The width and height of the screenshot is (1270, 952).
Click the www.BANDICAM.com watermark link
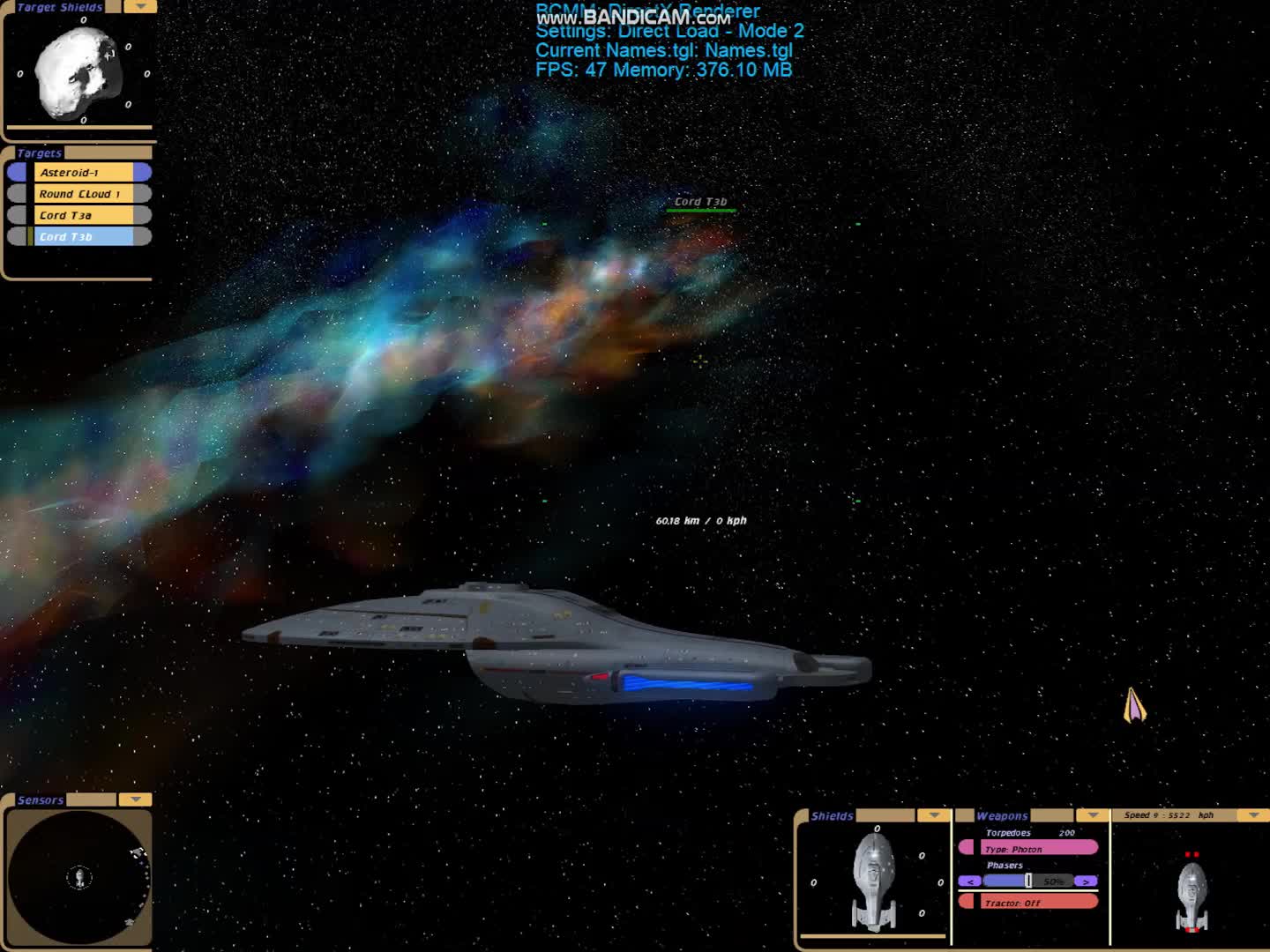click(634, 19)
